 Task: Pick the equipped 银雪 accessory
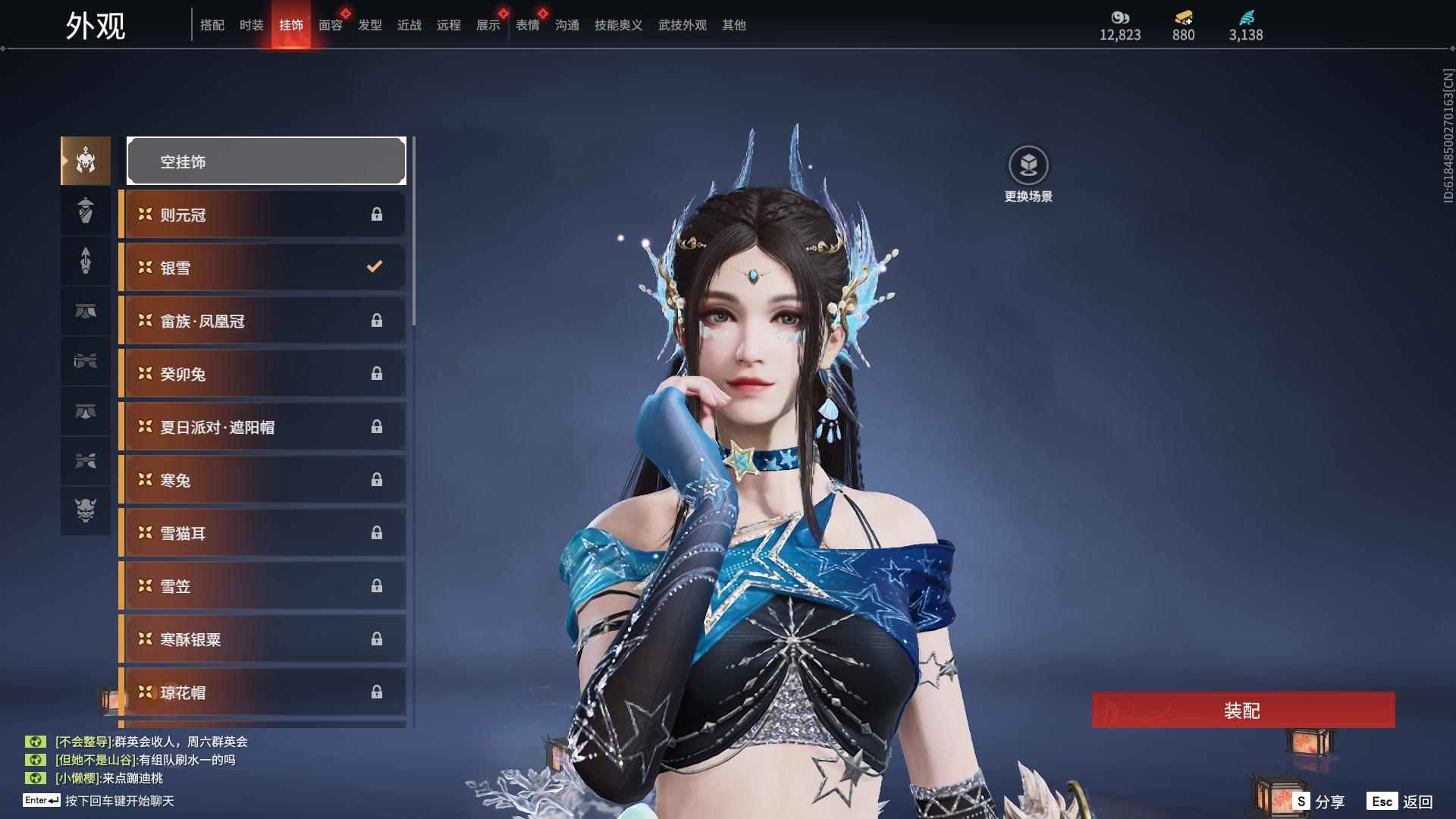click(263, 268)
